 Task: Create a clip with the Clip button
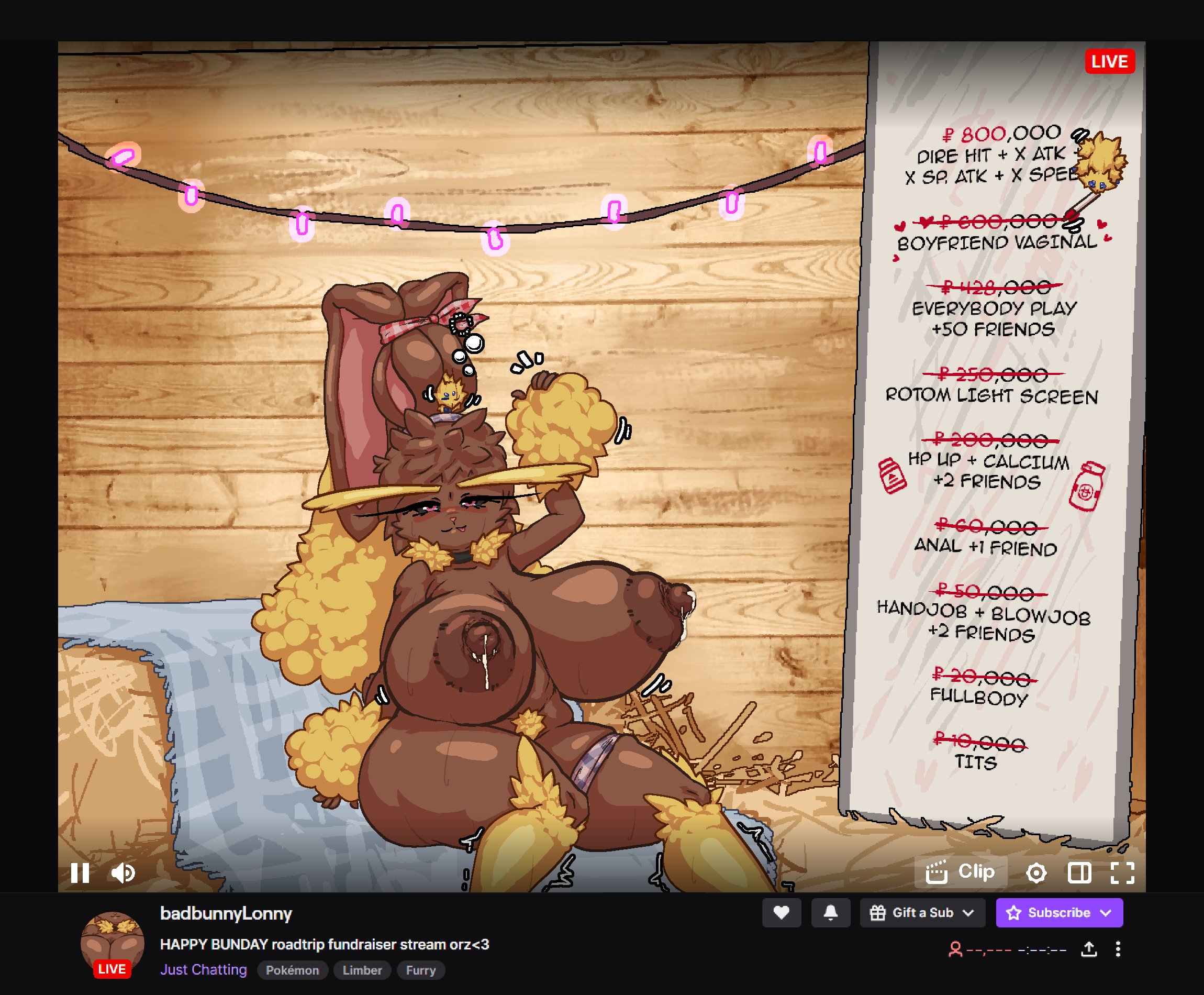click(x=961, y=872)
